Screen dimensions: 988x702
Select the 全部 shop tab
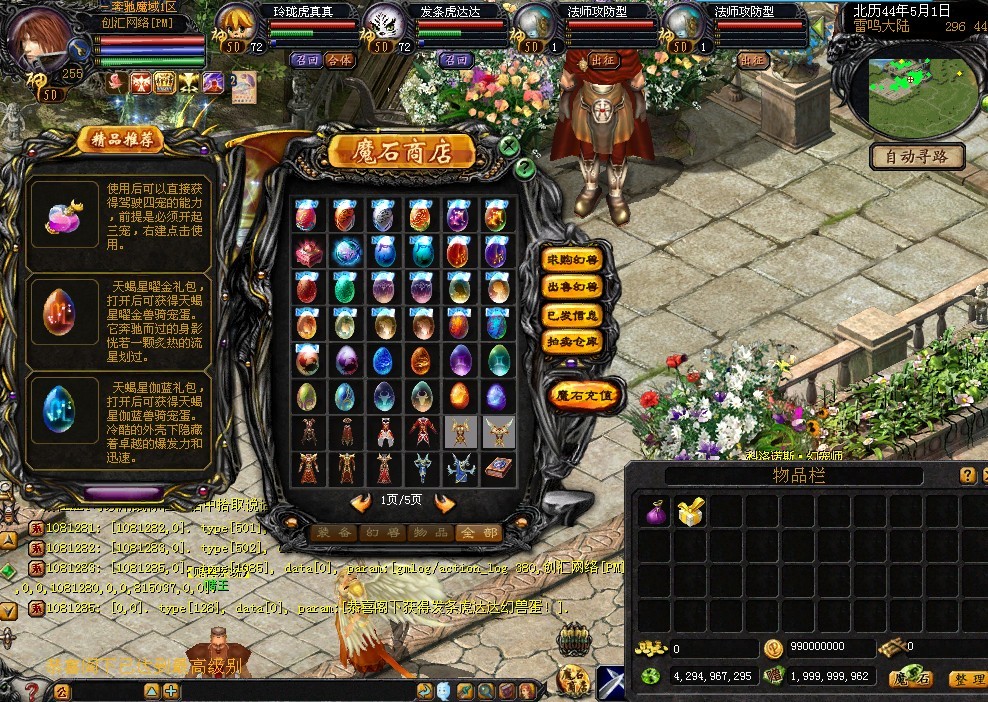tap(478, 533)
